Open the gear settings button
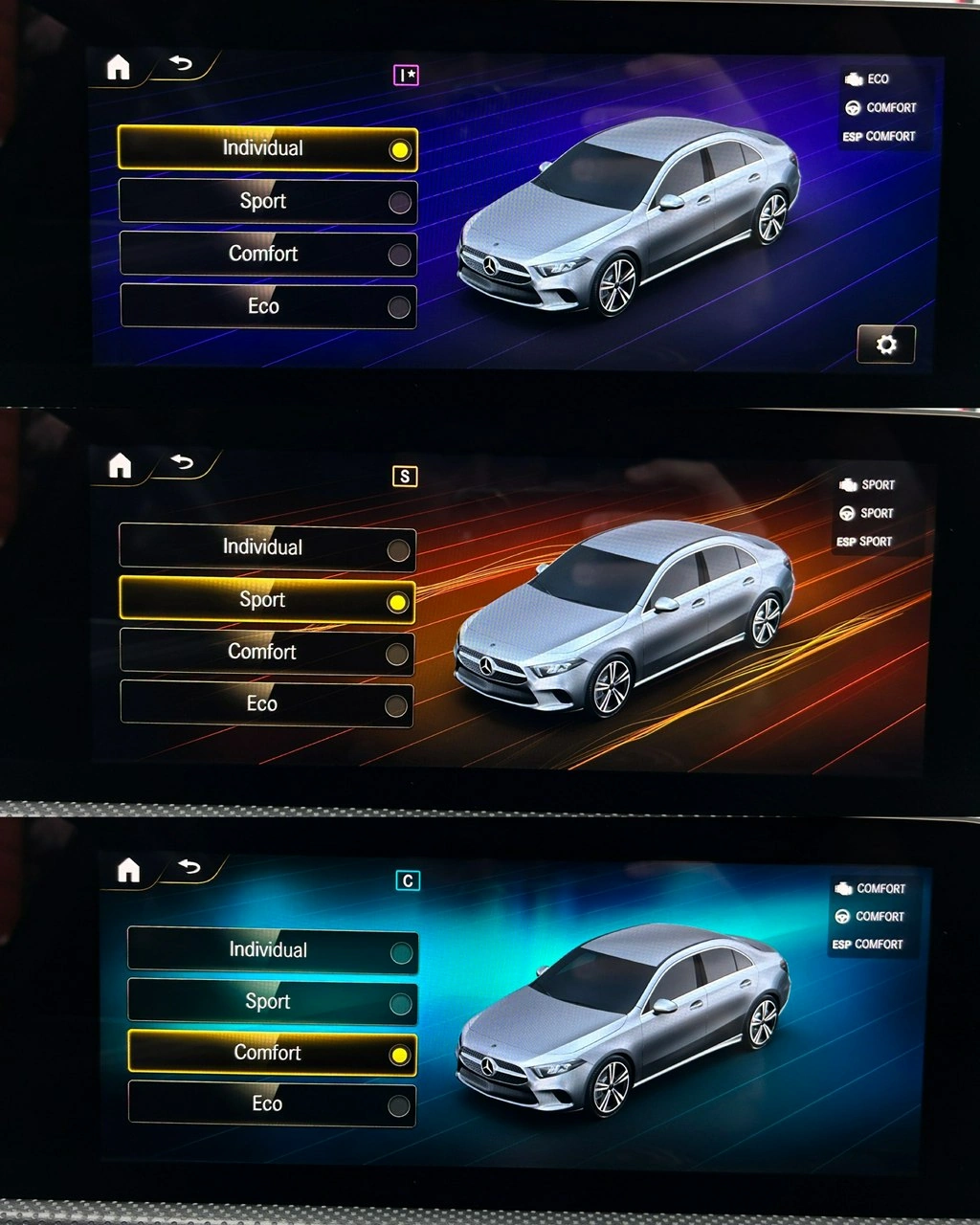 point(886,345)
